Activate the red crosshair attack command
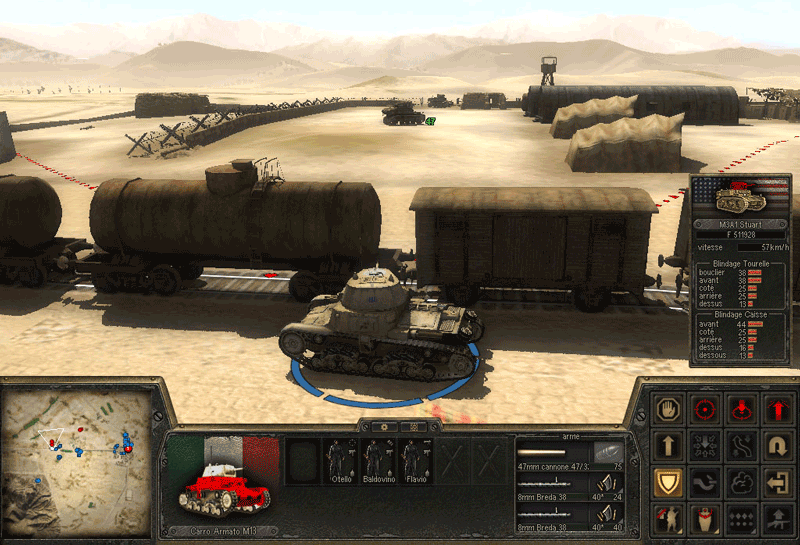The width and height of the screenshot is (800, 545). pyautogui.click(x=704, y=408)
